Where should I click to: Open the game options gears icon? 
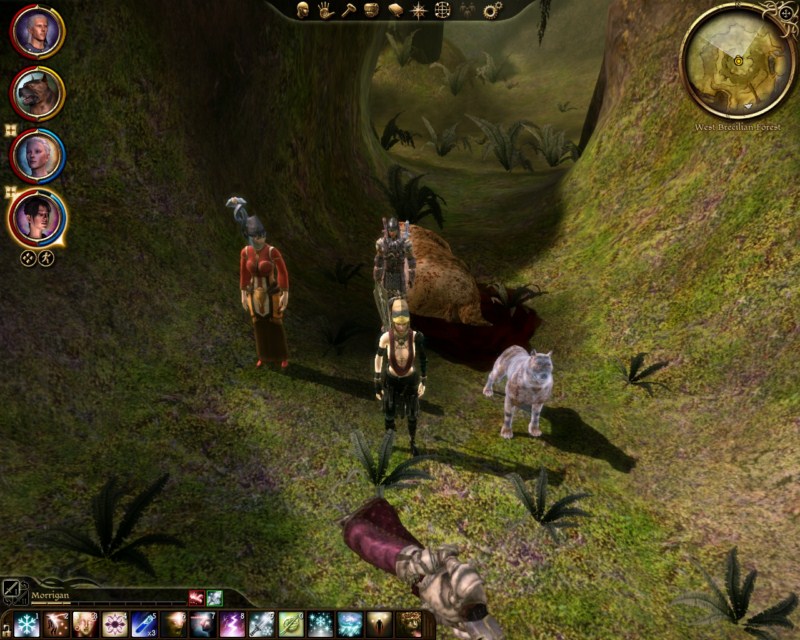(x=492, y=10)
